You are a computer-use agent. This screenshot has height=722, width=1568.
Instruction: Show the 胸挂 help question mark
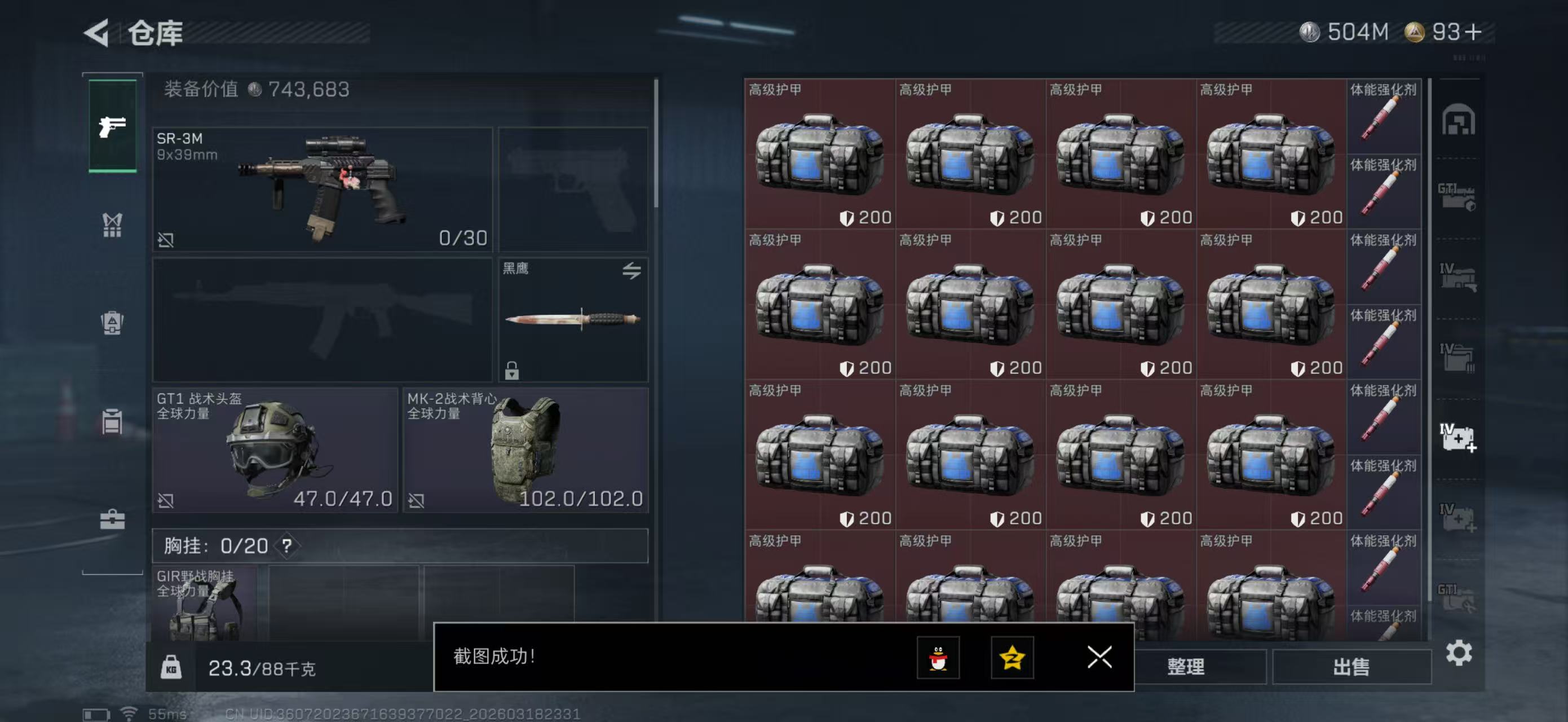tap(286, 545)
